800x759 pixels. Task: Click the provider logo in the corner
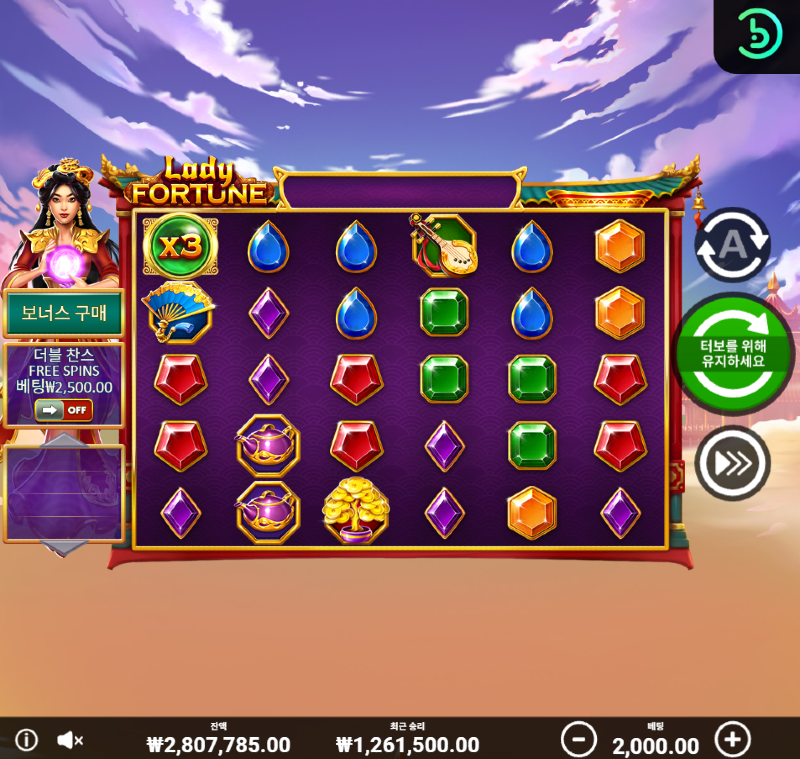tap(757, 37)
